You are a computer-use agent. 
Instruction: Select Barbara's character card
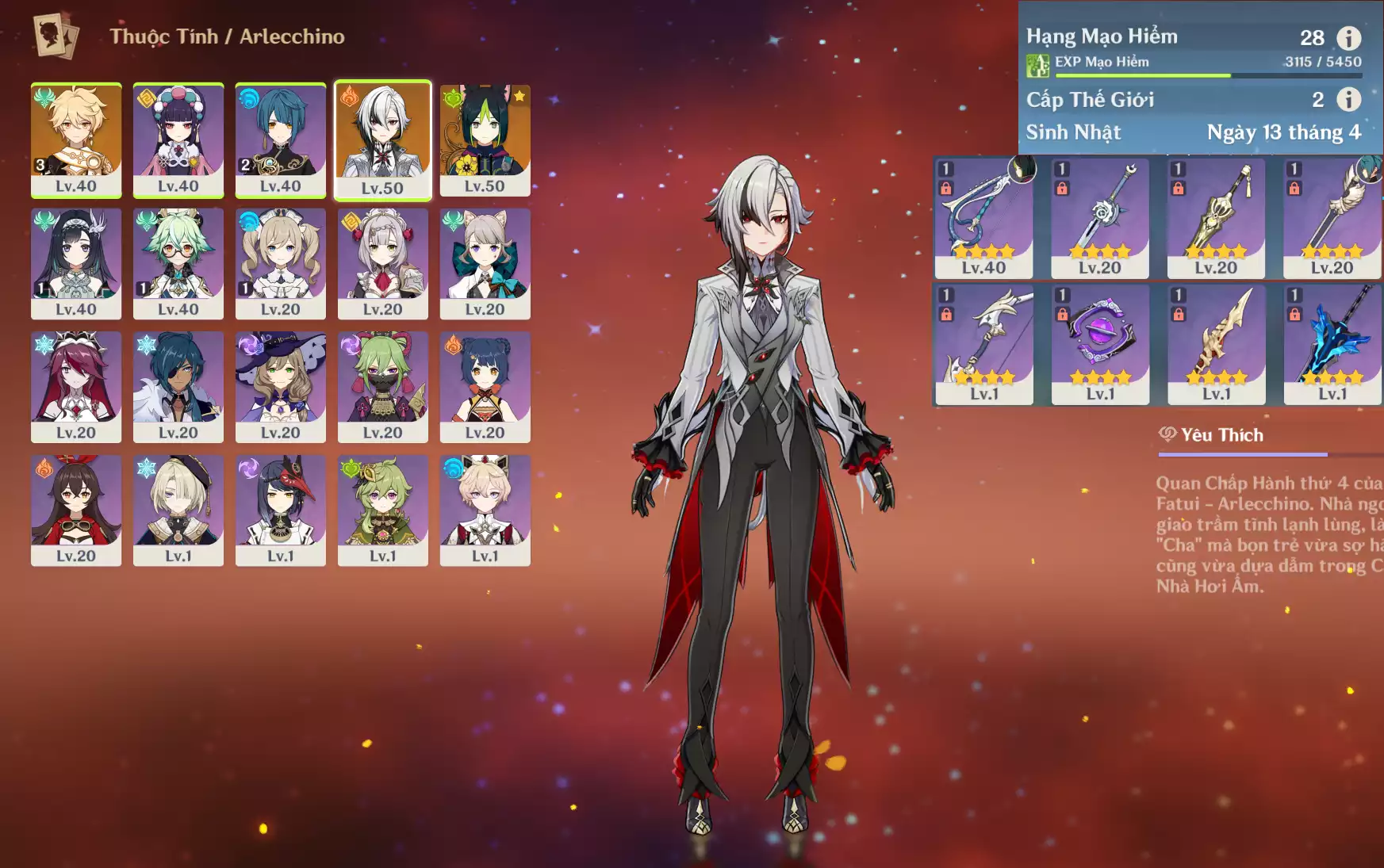click(x=281, y=263)
